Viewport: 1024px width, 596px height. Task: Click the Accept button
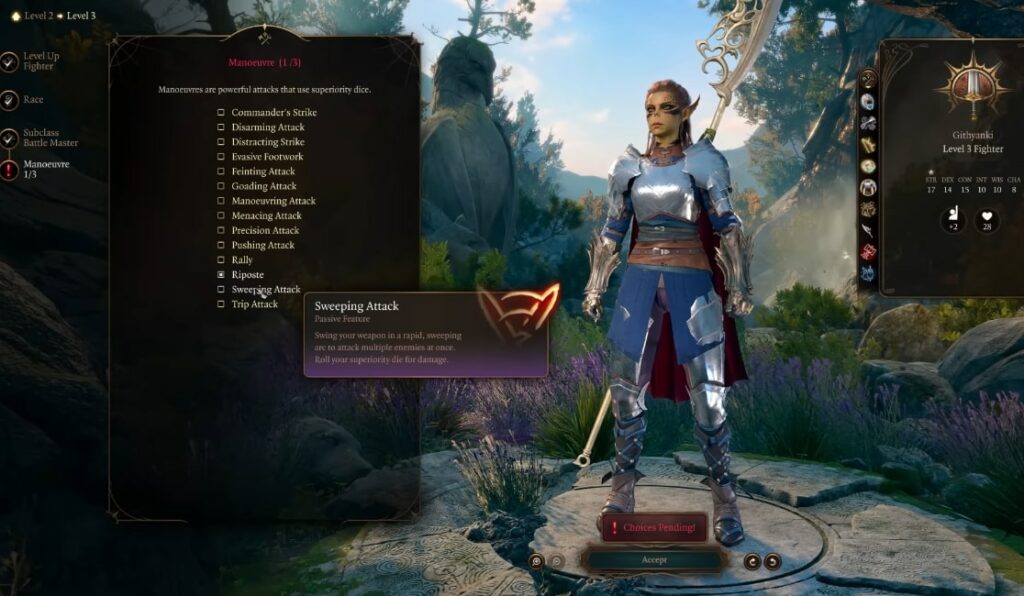(x=654, y=560)
